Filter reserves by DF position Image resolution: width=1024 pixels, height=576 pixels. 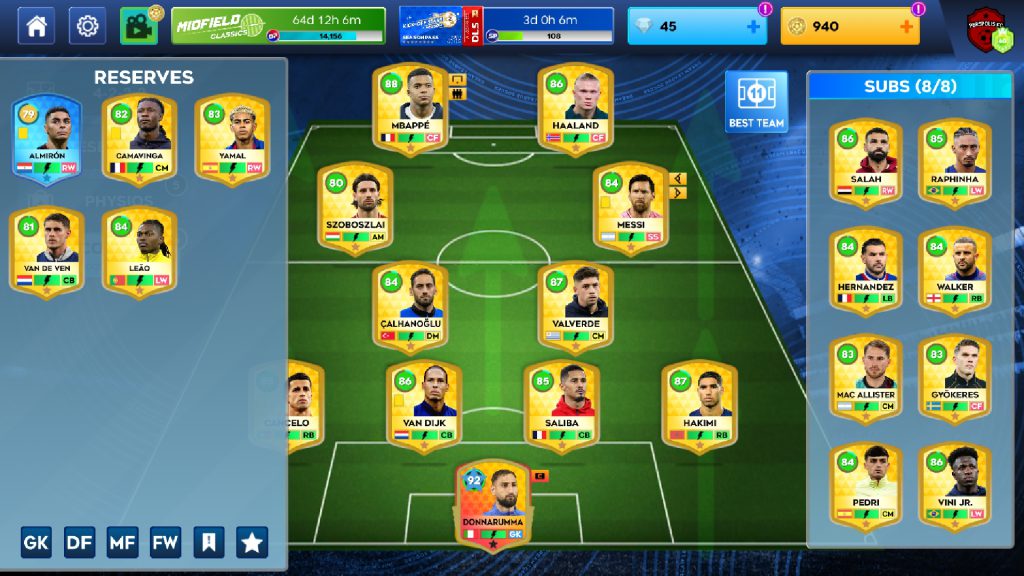(80, 542)
